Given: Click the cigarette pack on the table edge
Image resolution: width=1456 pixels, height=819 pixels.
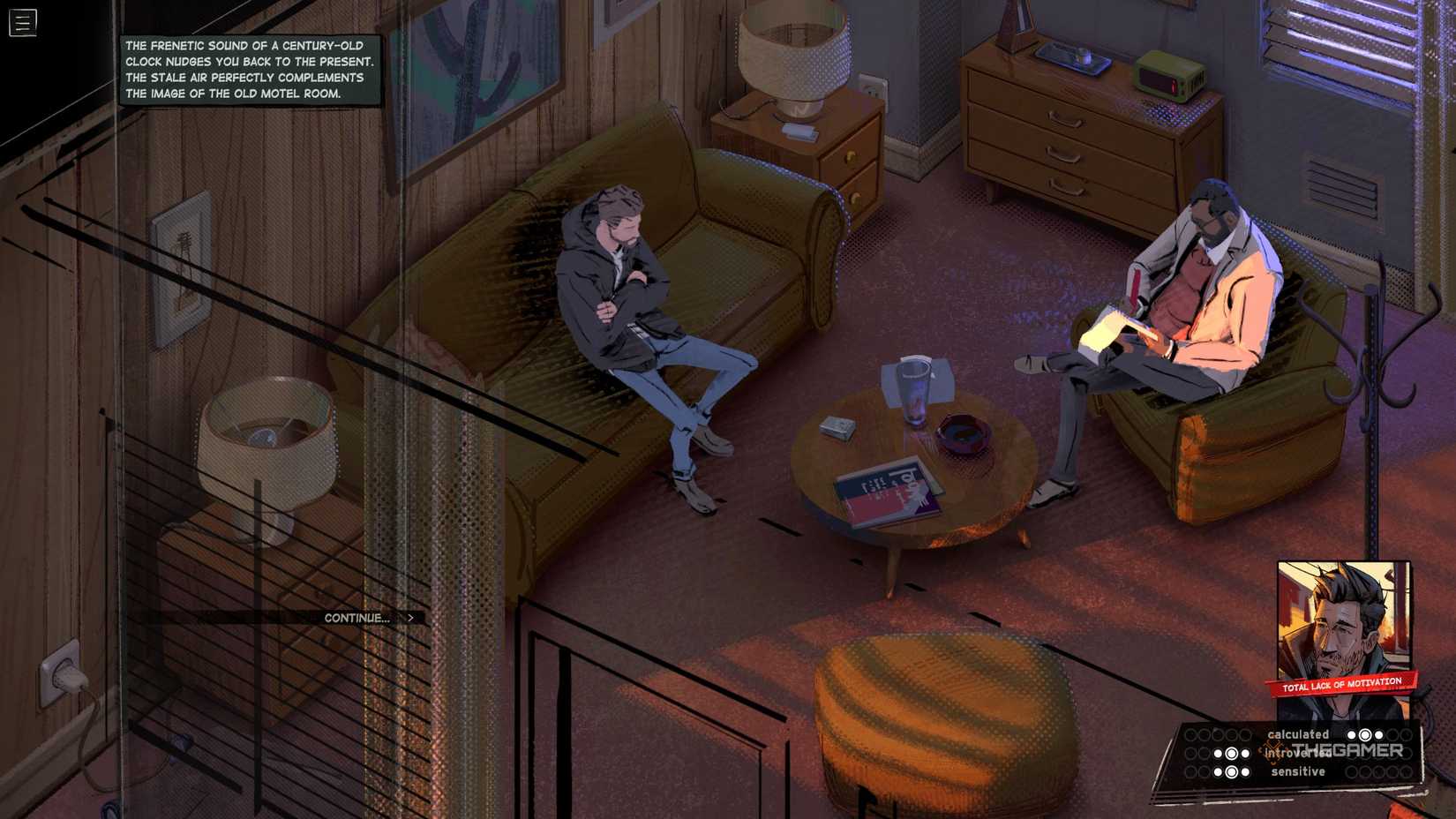Looking at the screenshot, I should point(835,427).
